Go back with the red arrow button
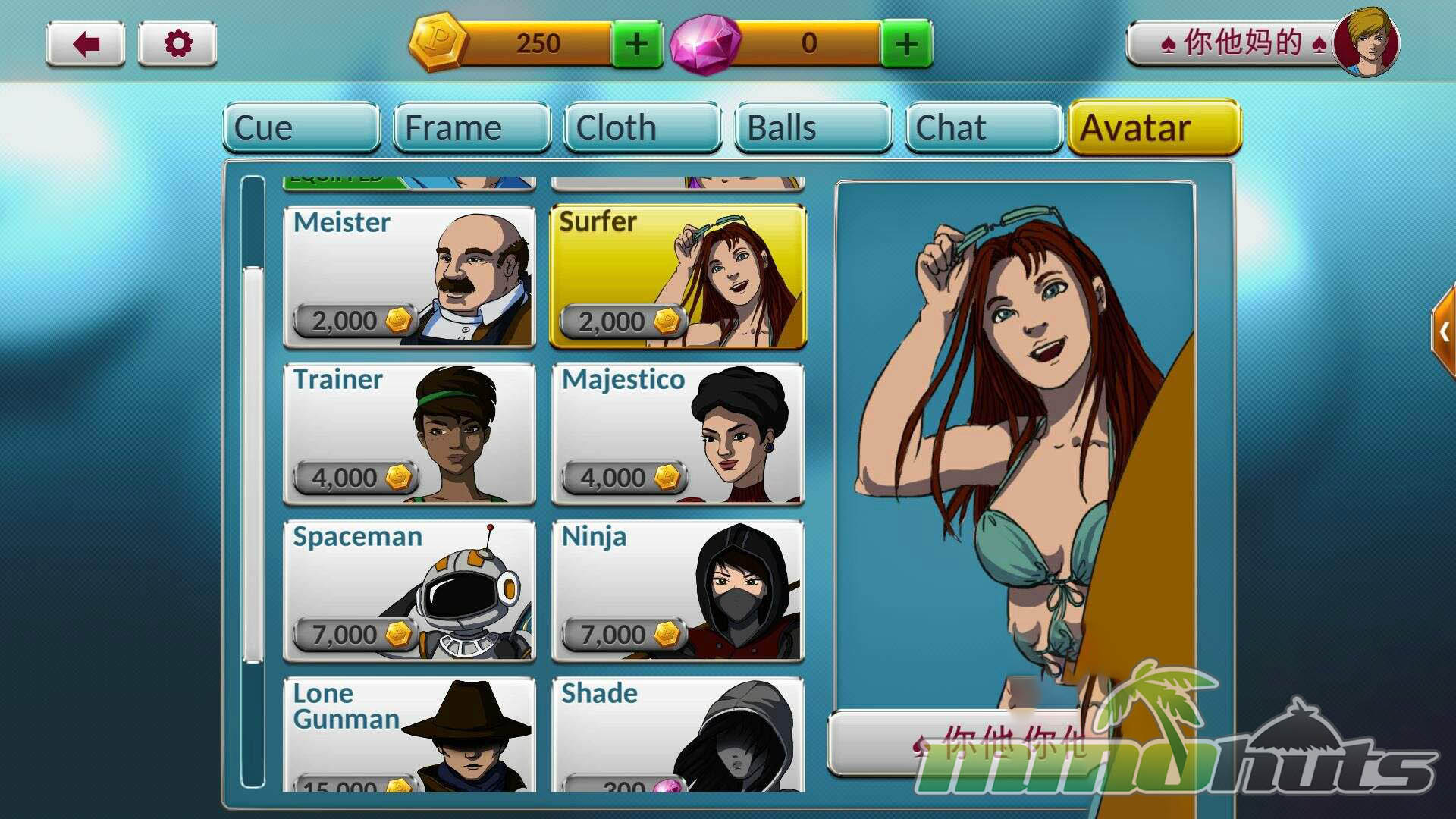 pyautogui.click(x=86, y=44)
